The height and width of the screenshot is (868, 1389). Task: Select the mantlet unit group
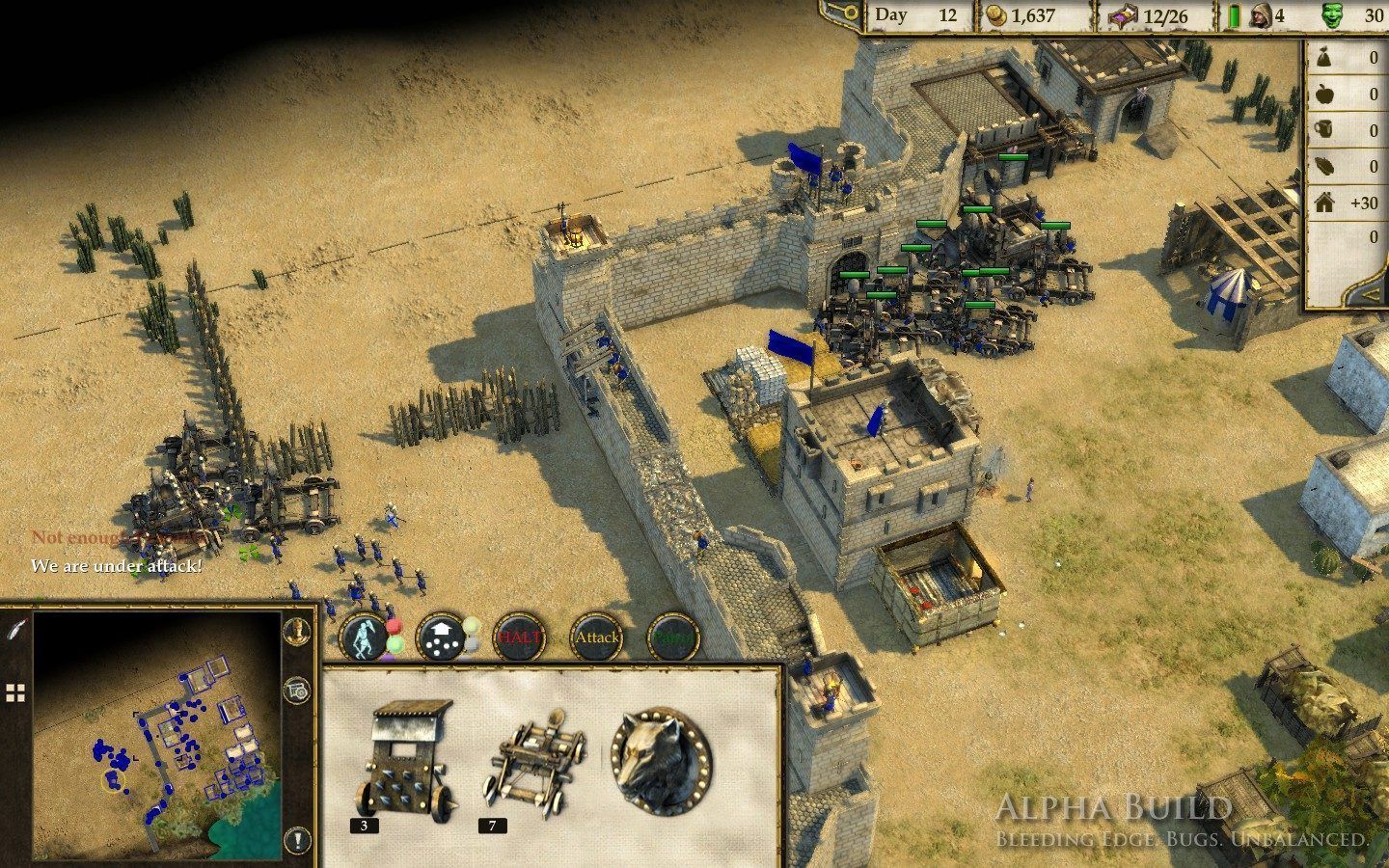click(406, 763)
